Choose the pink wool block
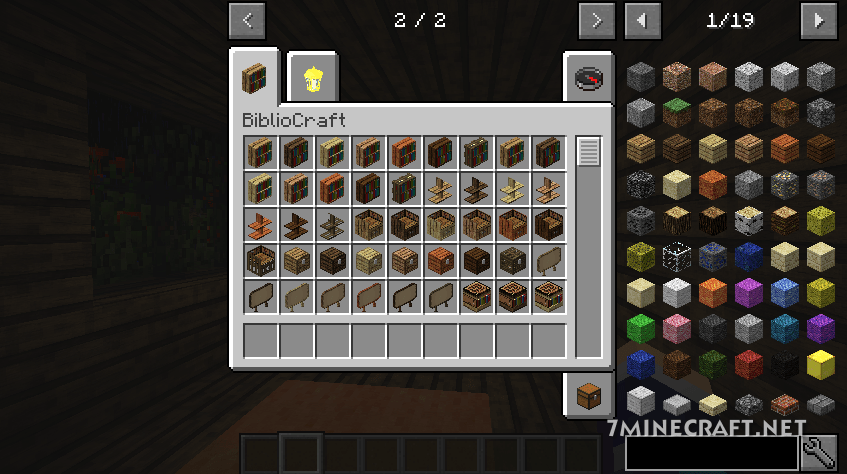 point(677,328)
